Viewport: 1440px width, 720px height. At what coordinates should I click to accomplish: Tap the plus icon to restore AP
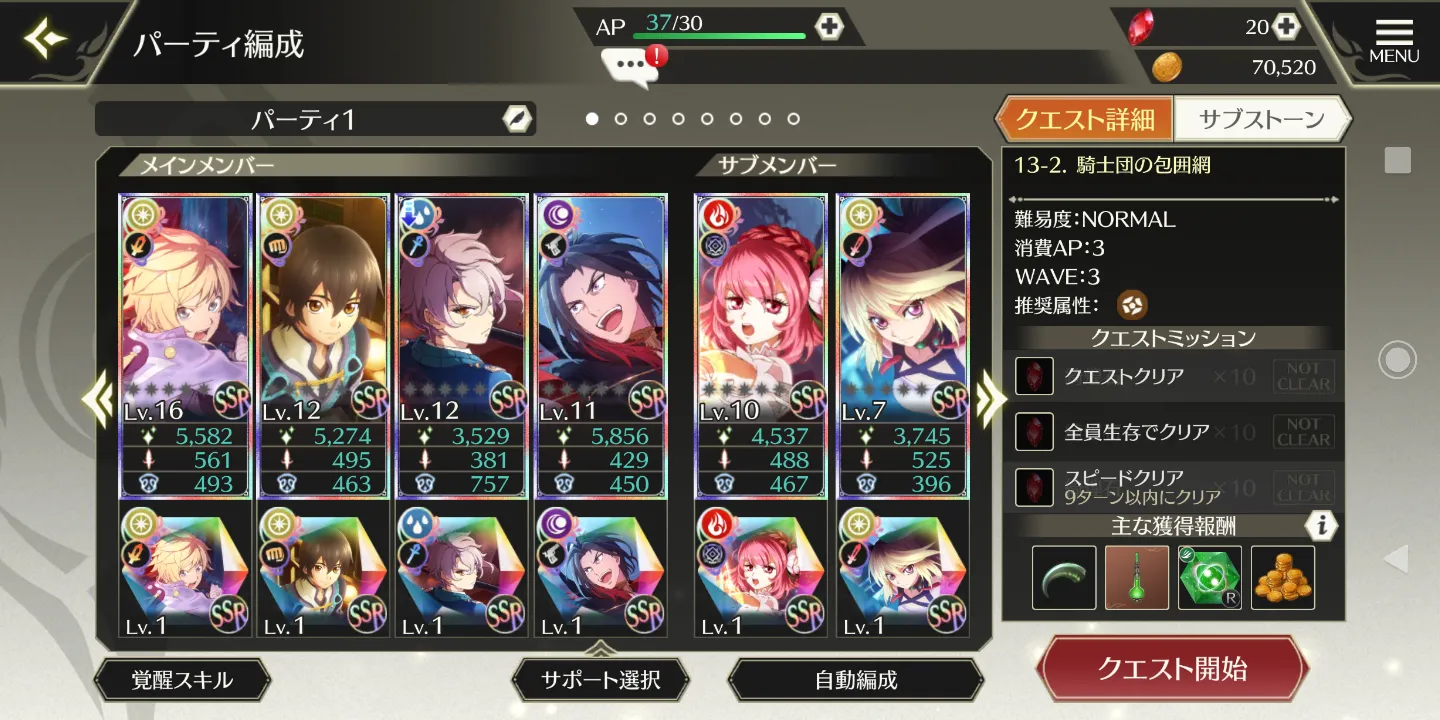click(829, 26)
